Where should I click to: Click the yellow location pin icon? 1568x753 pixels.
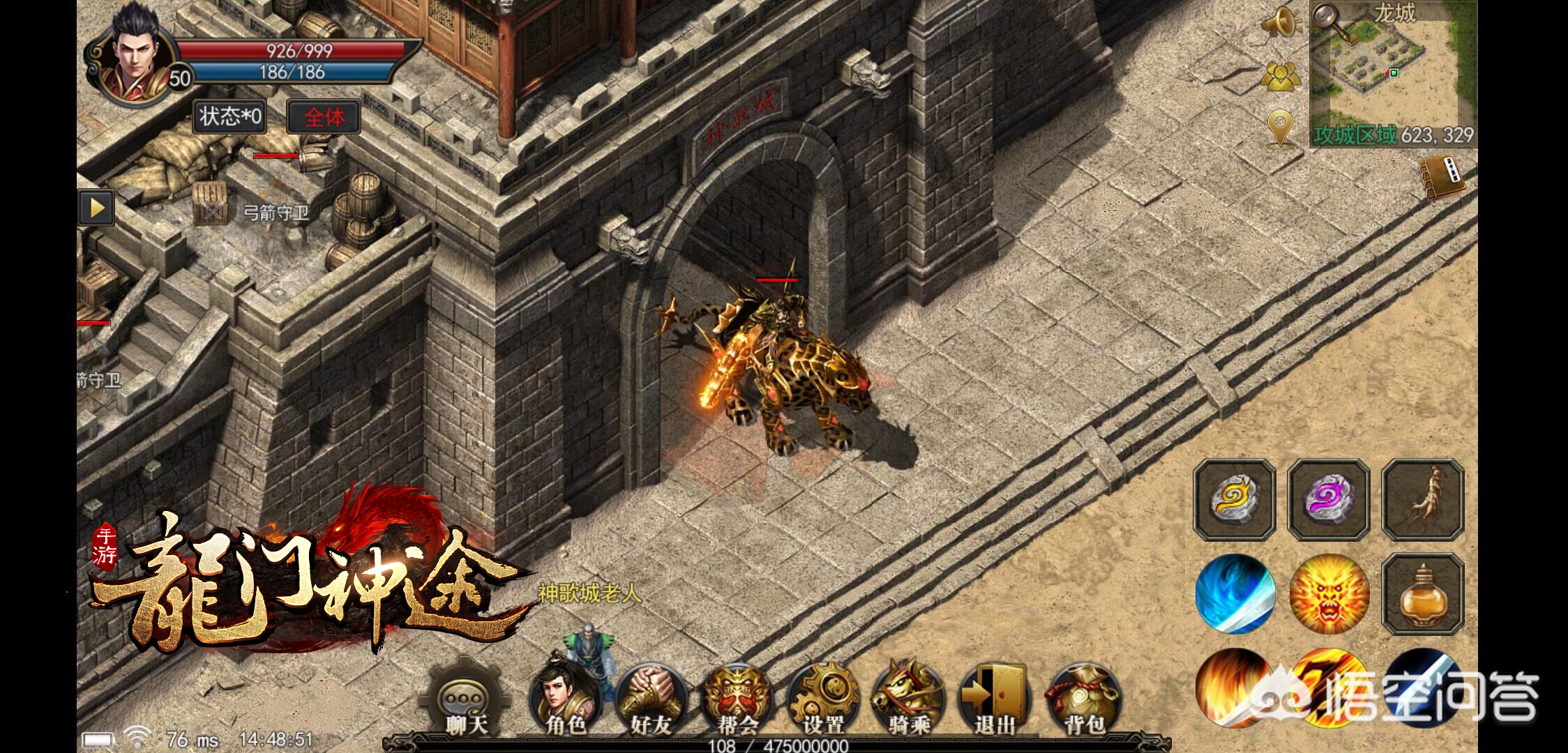1281,128
